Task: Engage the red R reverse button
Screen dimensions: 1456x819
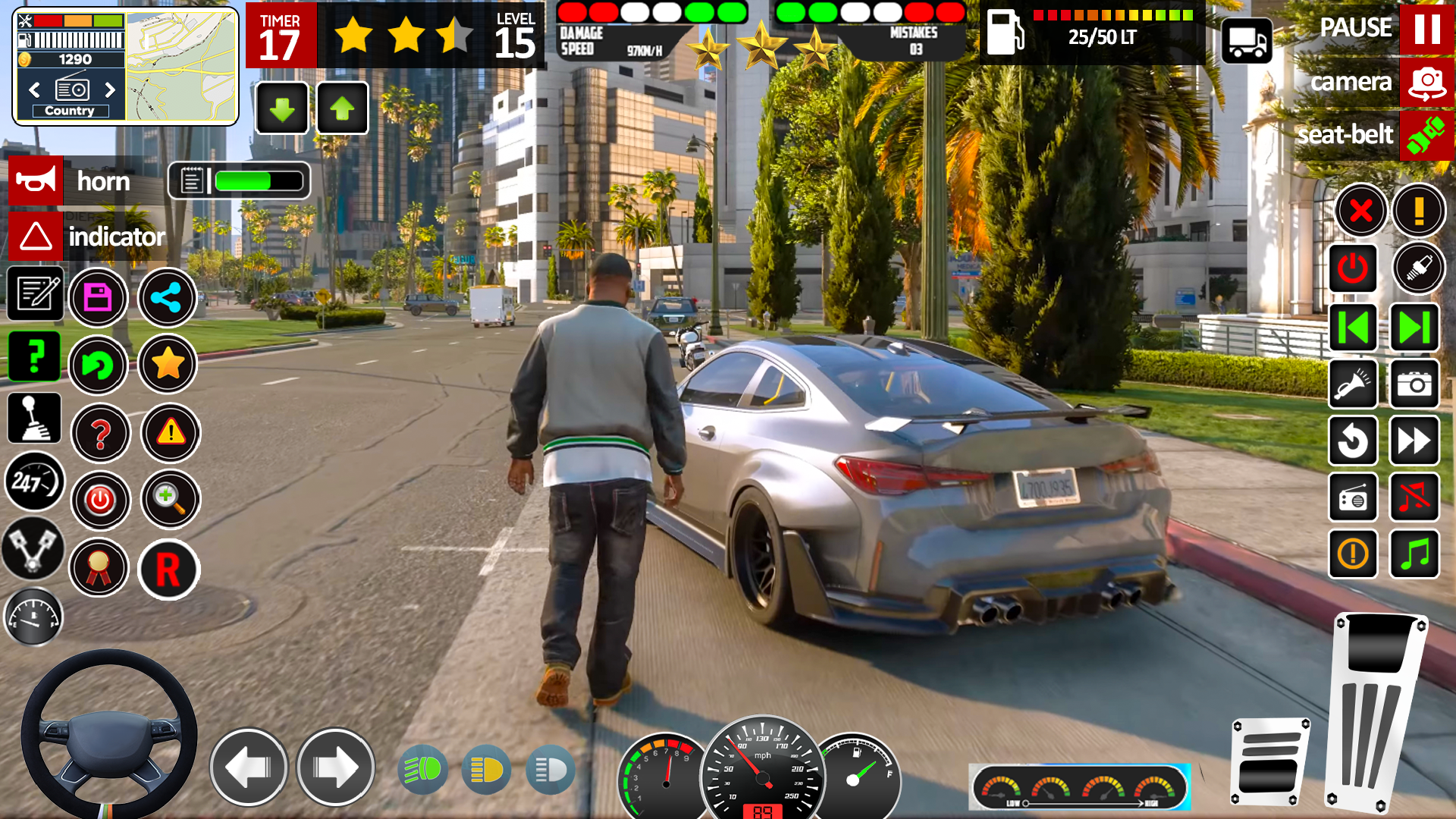Action: (168, 569)
